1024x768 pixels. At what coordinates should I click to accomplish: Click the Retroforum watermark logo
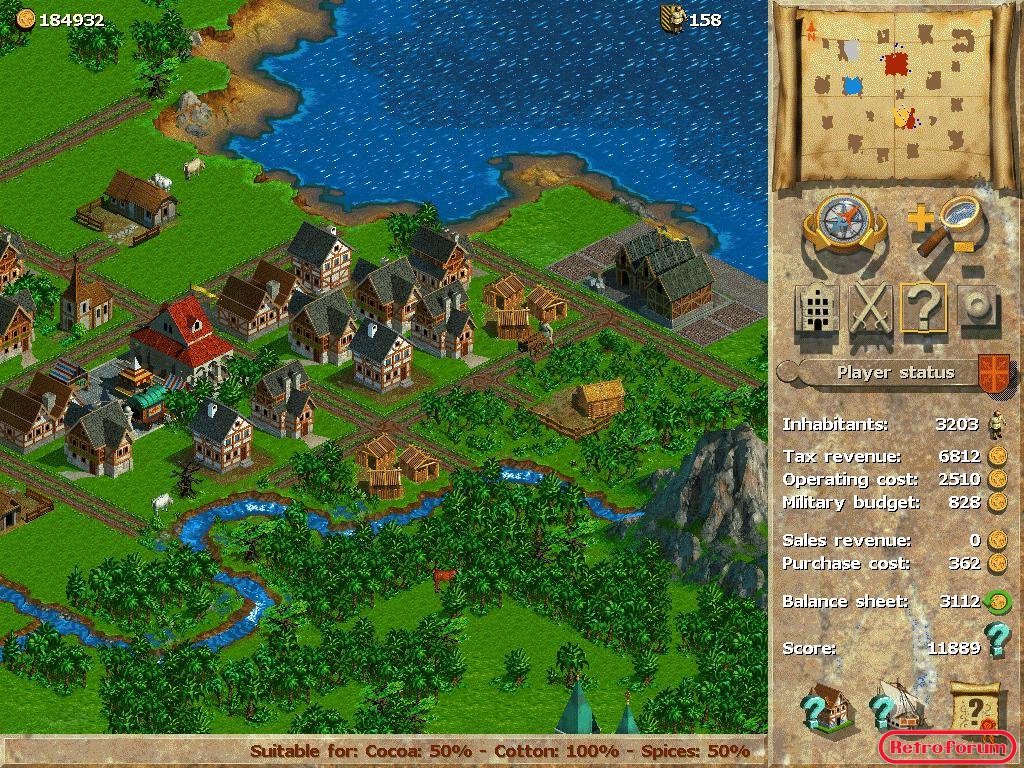click(x=947, y=747)
